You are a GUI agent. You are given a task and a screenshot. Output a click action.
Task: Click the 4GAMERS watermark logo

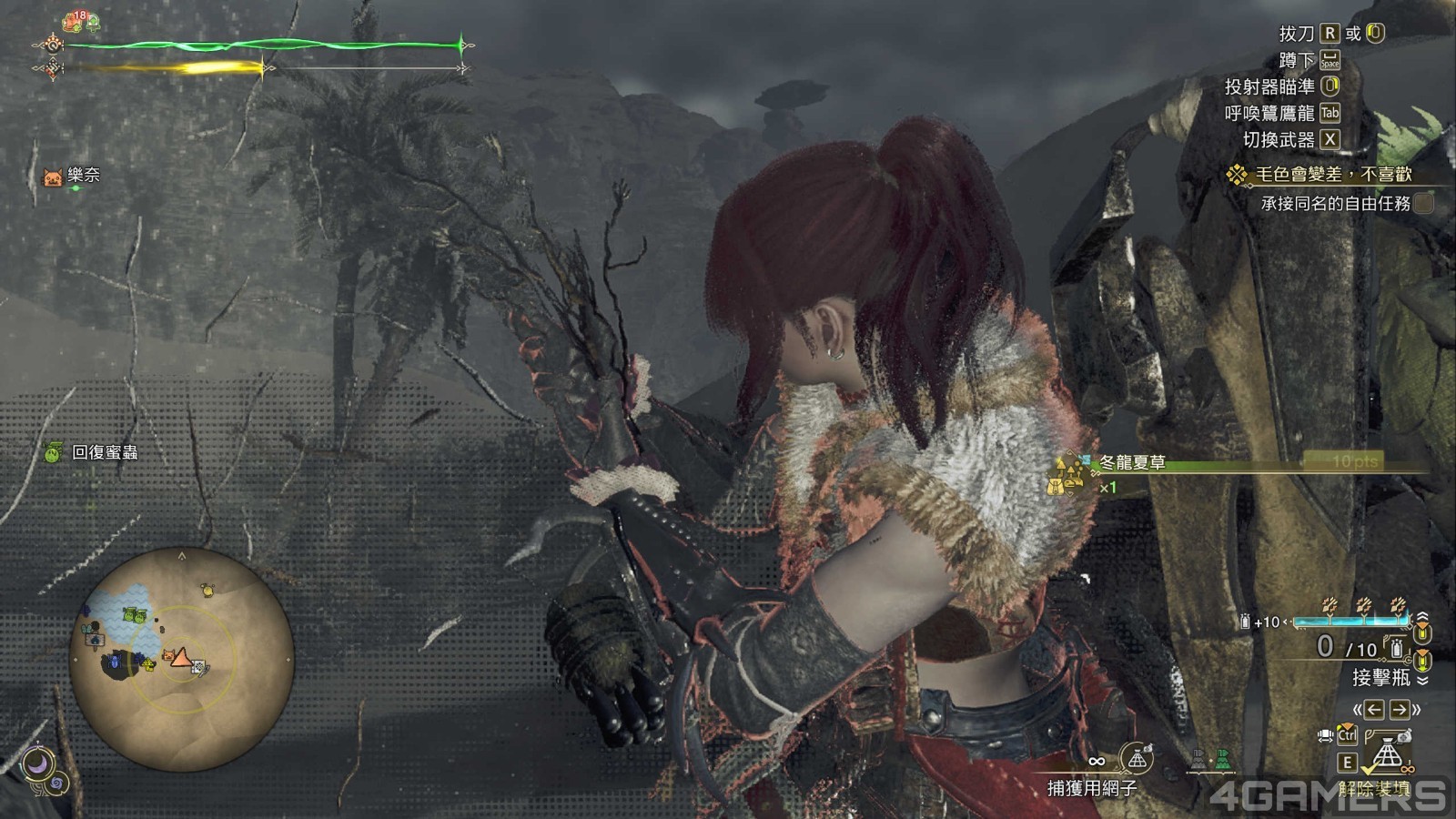tap(1329, 796)
